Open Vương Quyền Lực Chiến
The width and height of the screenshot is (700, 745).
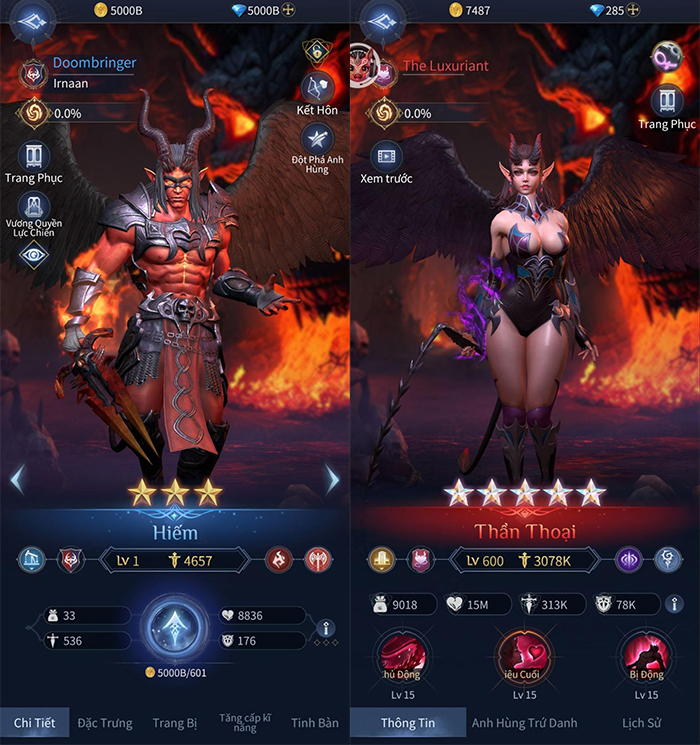coord(34,209)
